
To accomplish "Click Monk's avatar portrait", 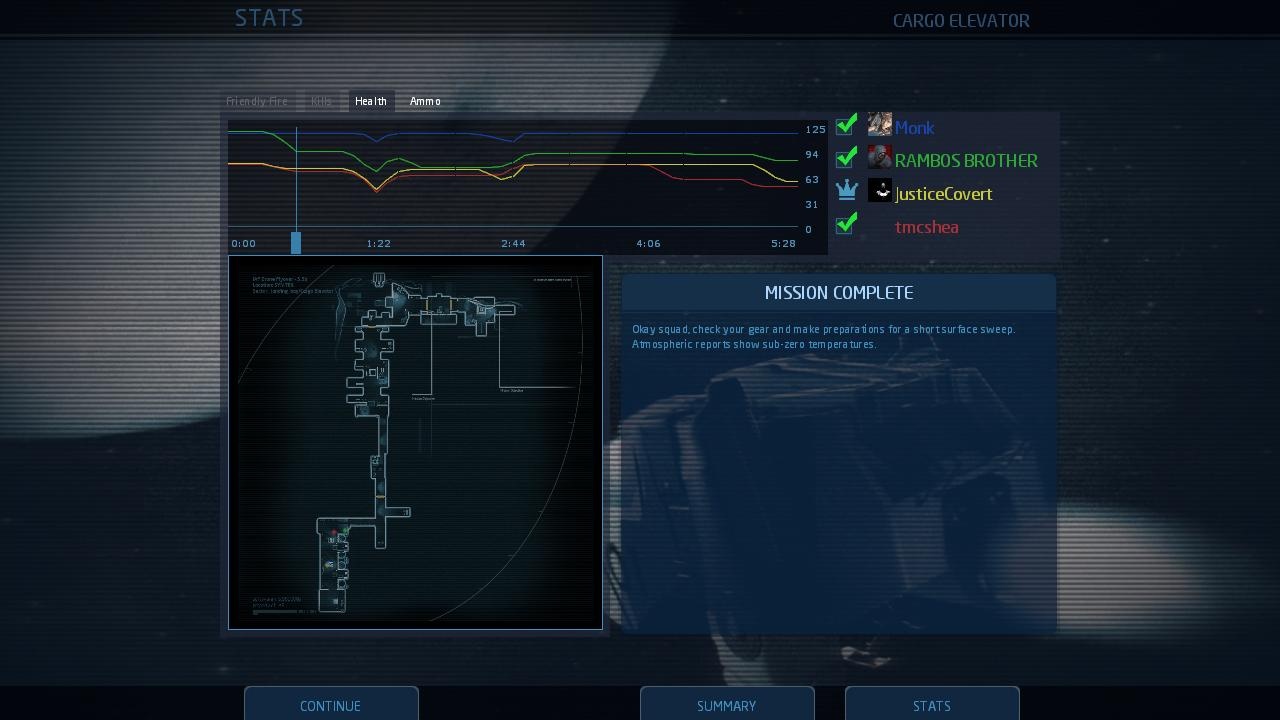I will coord(879,124).
